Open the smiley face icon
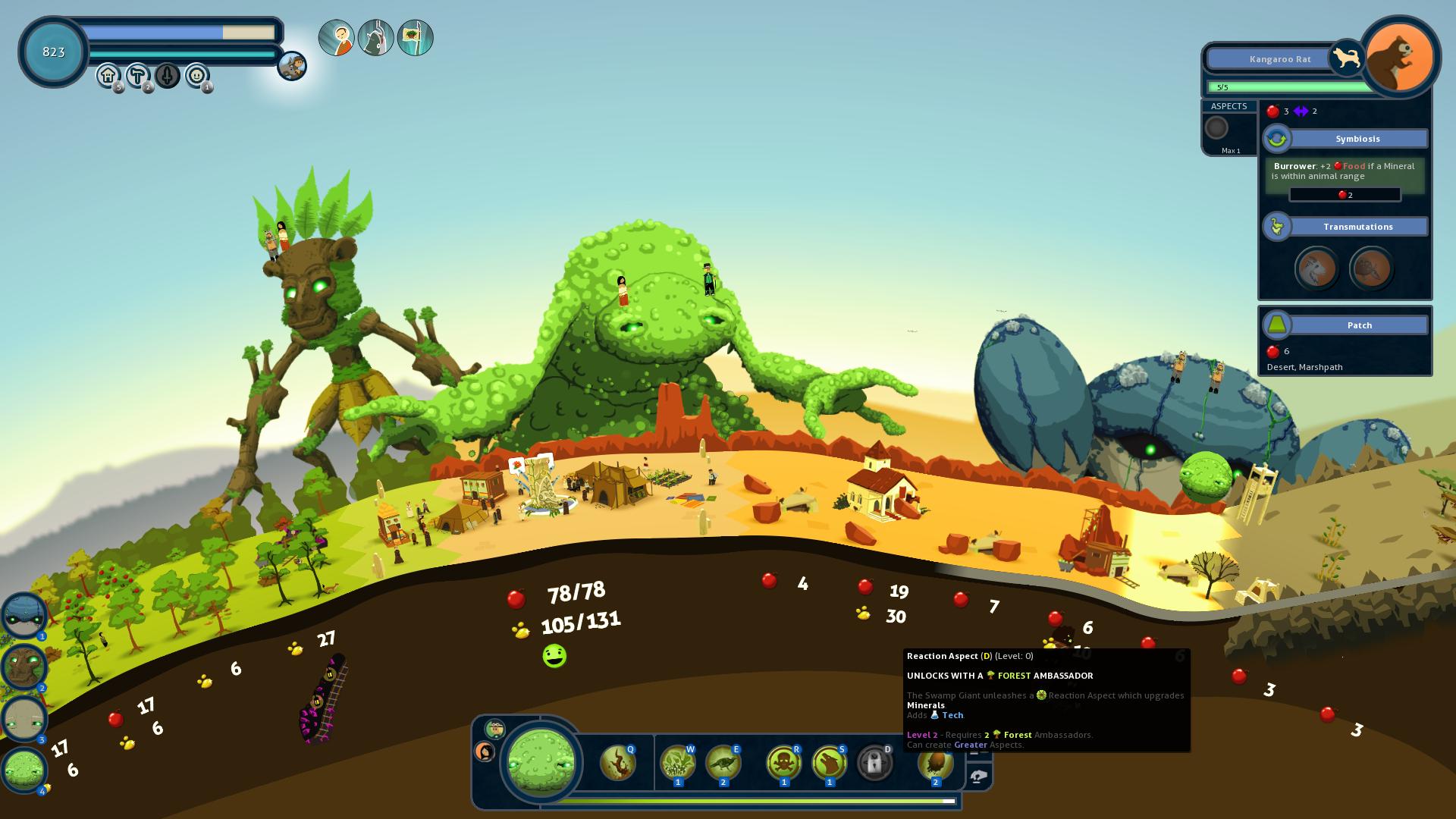 (x=196, y=75)
